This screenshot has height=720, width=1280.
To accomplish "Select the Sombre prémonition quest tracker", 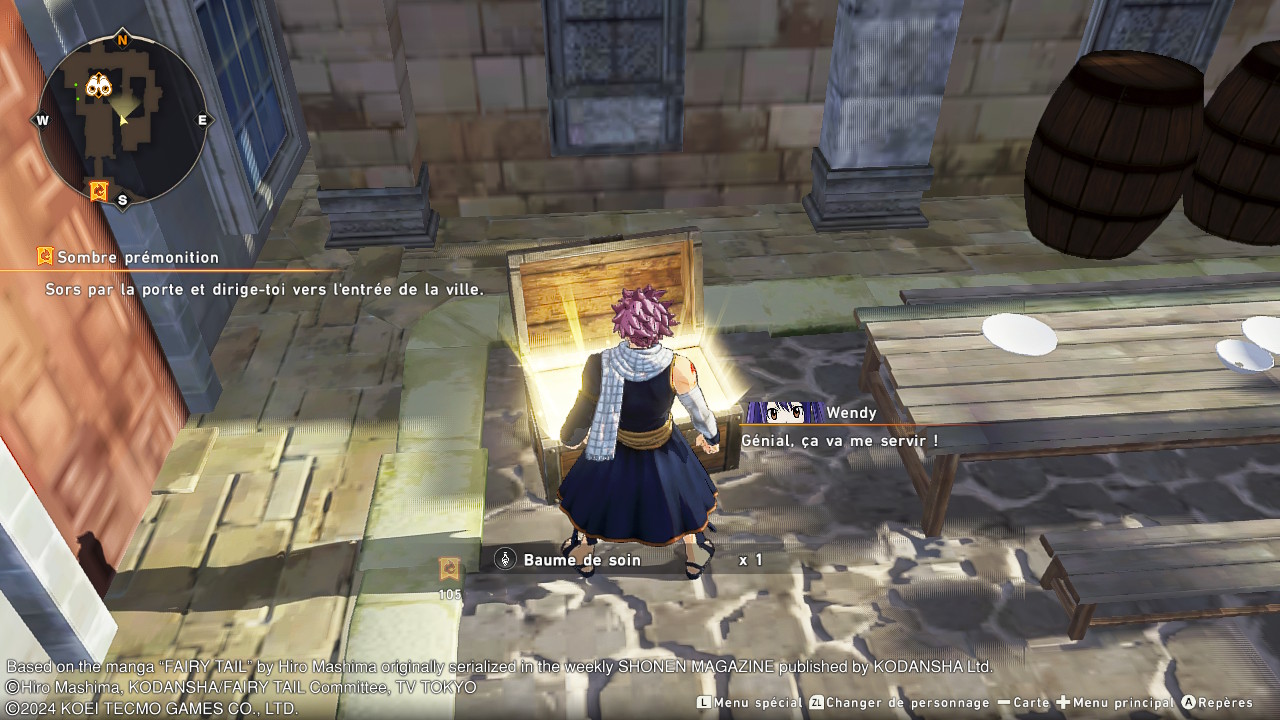I will [x=128, y=257].
